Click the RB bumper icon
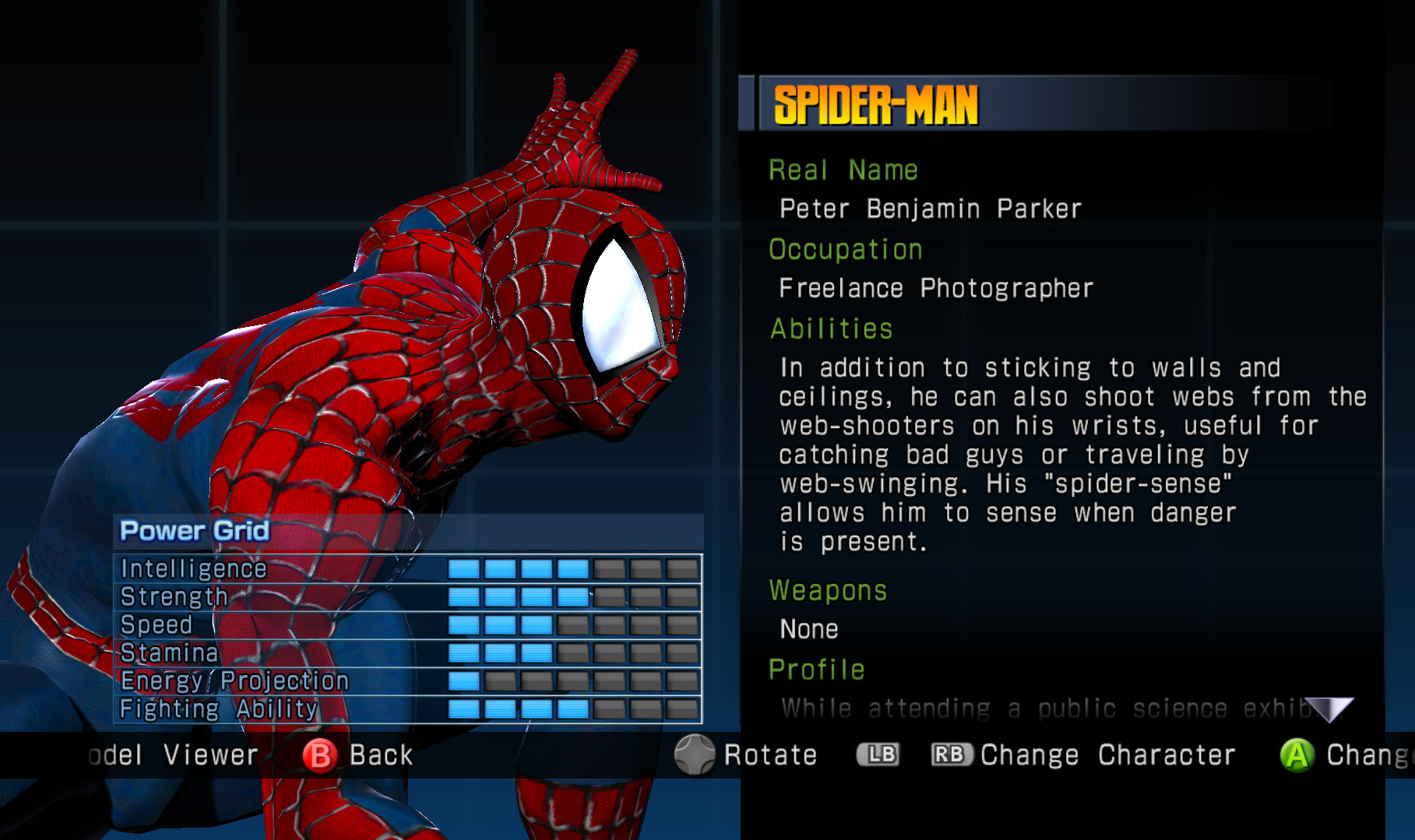 (x=951, y=754)
